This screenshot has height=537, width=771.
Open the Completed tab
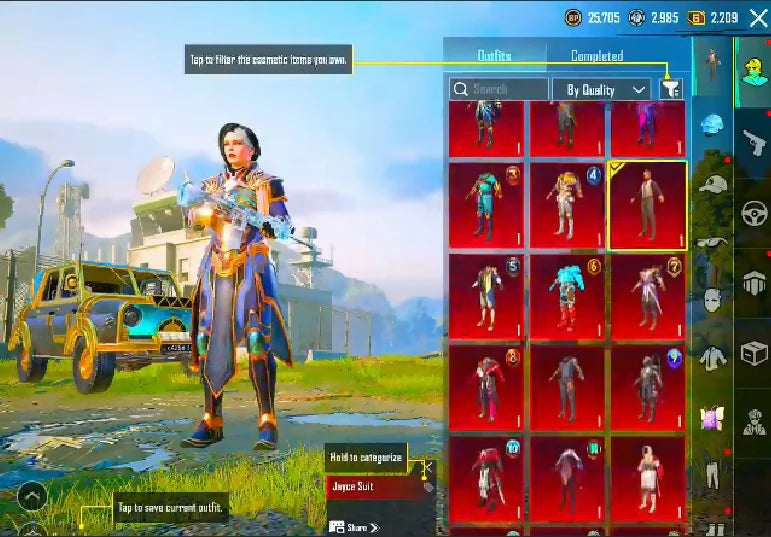597,56
